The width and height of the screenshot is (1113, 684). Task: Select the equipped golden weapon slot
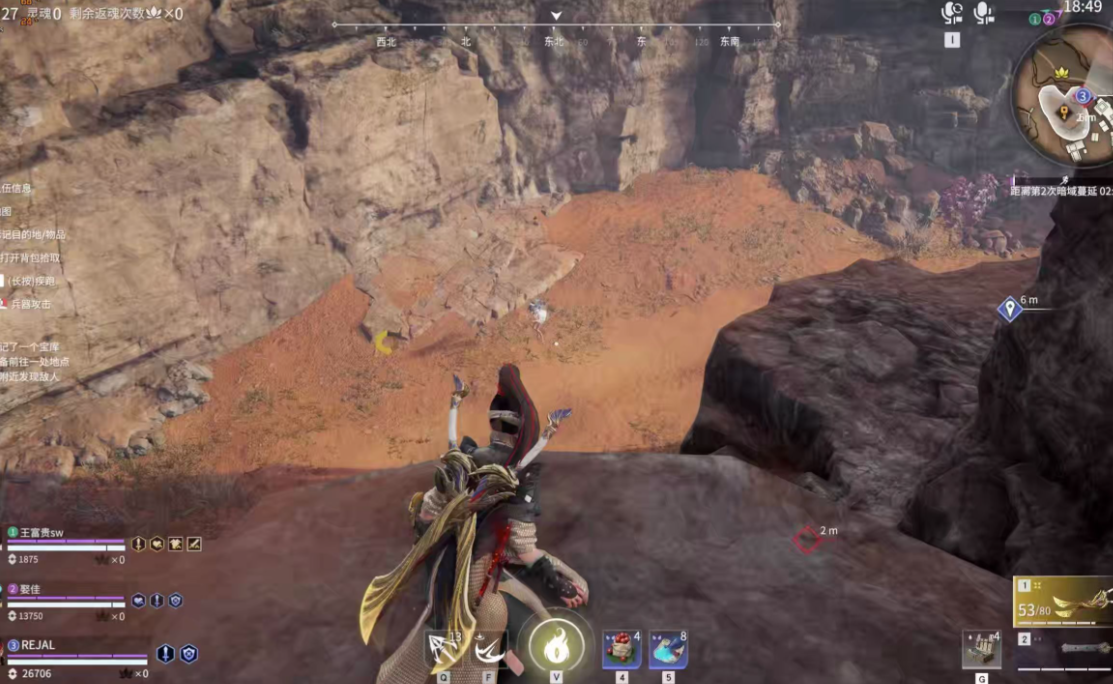click(x=1062, y=602)
